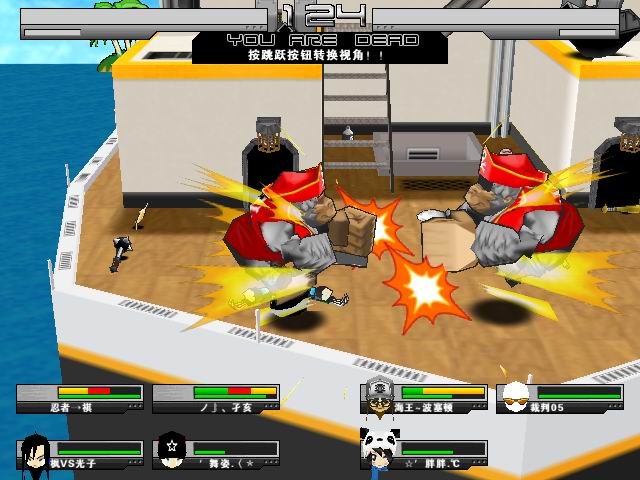Pick the panda 胖胖 player portrait
The image size is (640, 480).
[x=377, y=447]
